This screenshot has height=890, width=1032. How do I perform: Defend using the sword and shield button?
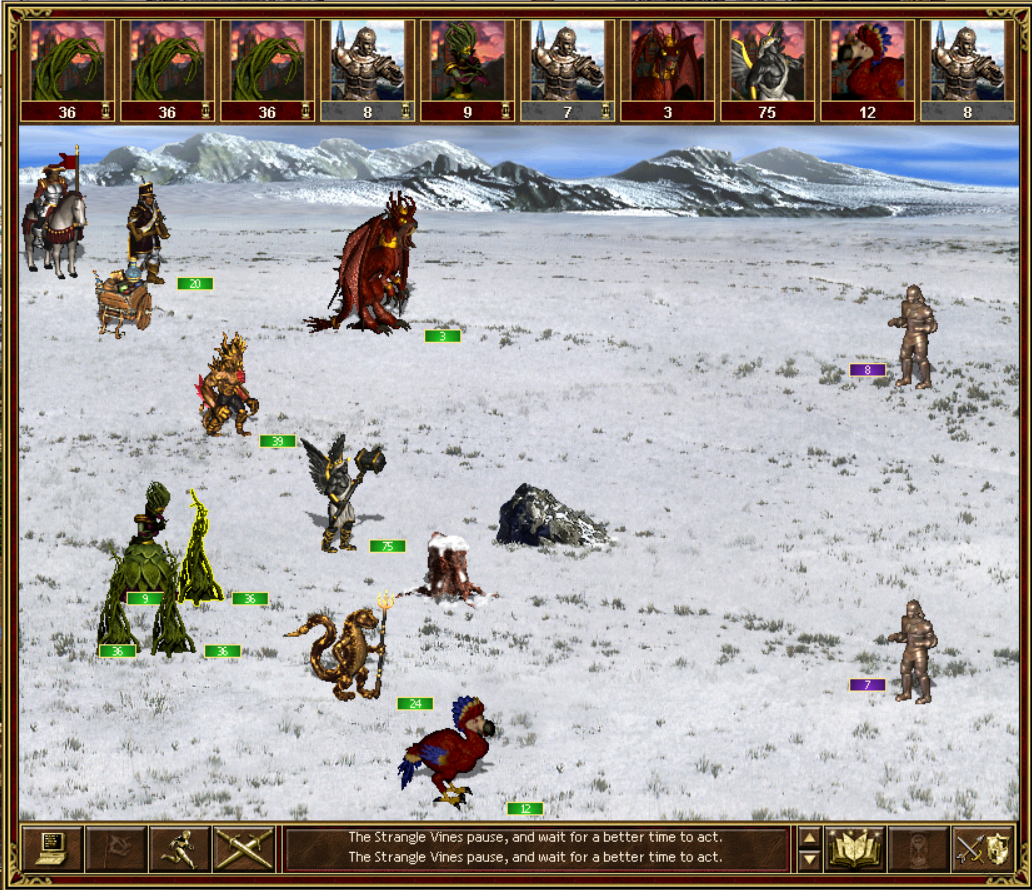pyautogui.click(x=982, y=849)
